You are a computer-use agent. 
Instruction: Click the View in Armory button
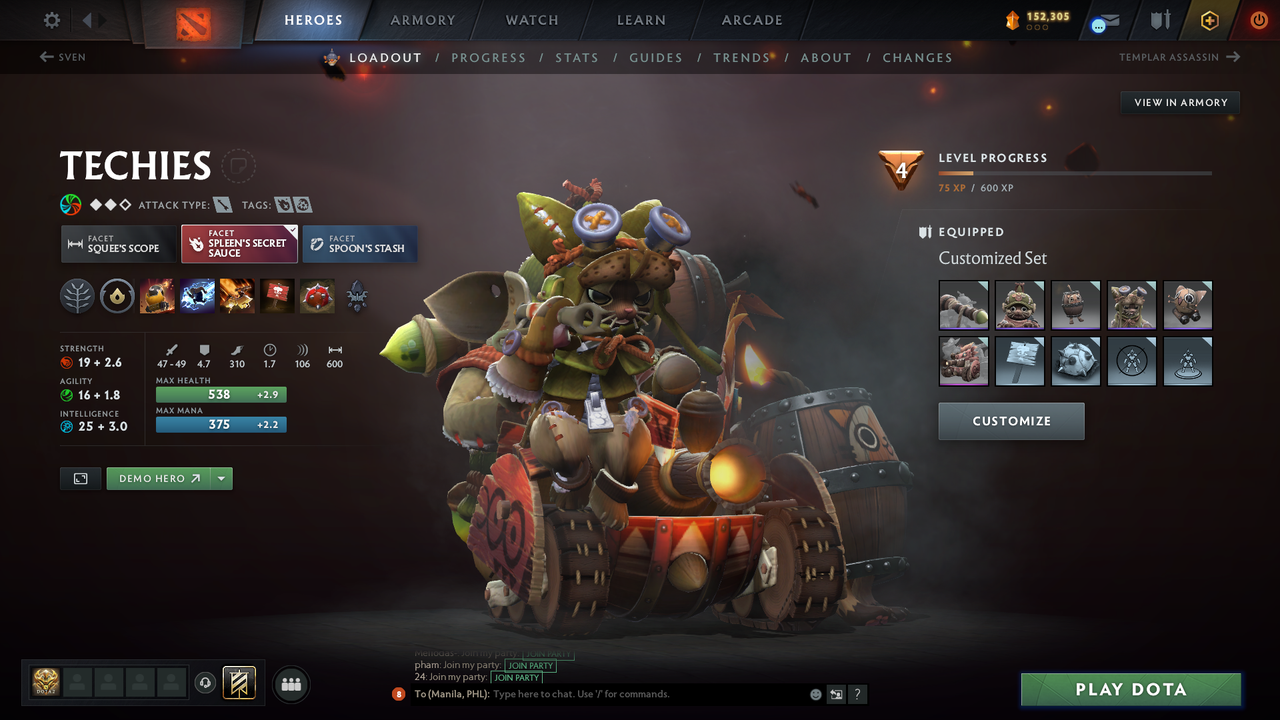coord(1179,102)
